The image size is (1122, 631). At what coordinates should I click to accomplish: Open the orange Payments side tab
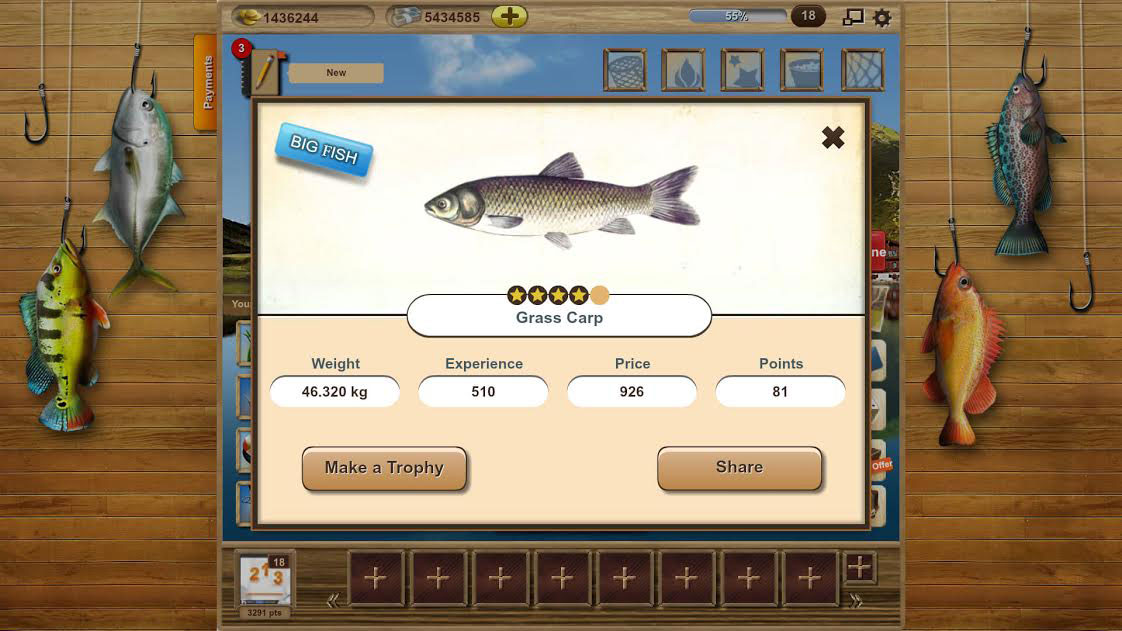coord(206,83)
